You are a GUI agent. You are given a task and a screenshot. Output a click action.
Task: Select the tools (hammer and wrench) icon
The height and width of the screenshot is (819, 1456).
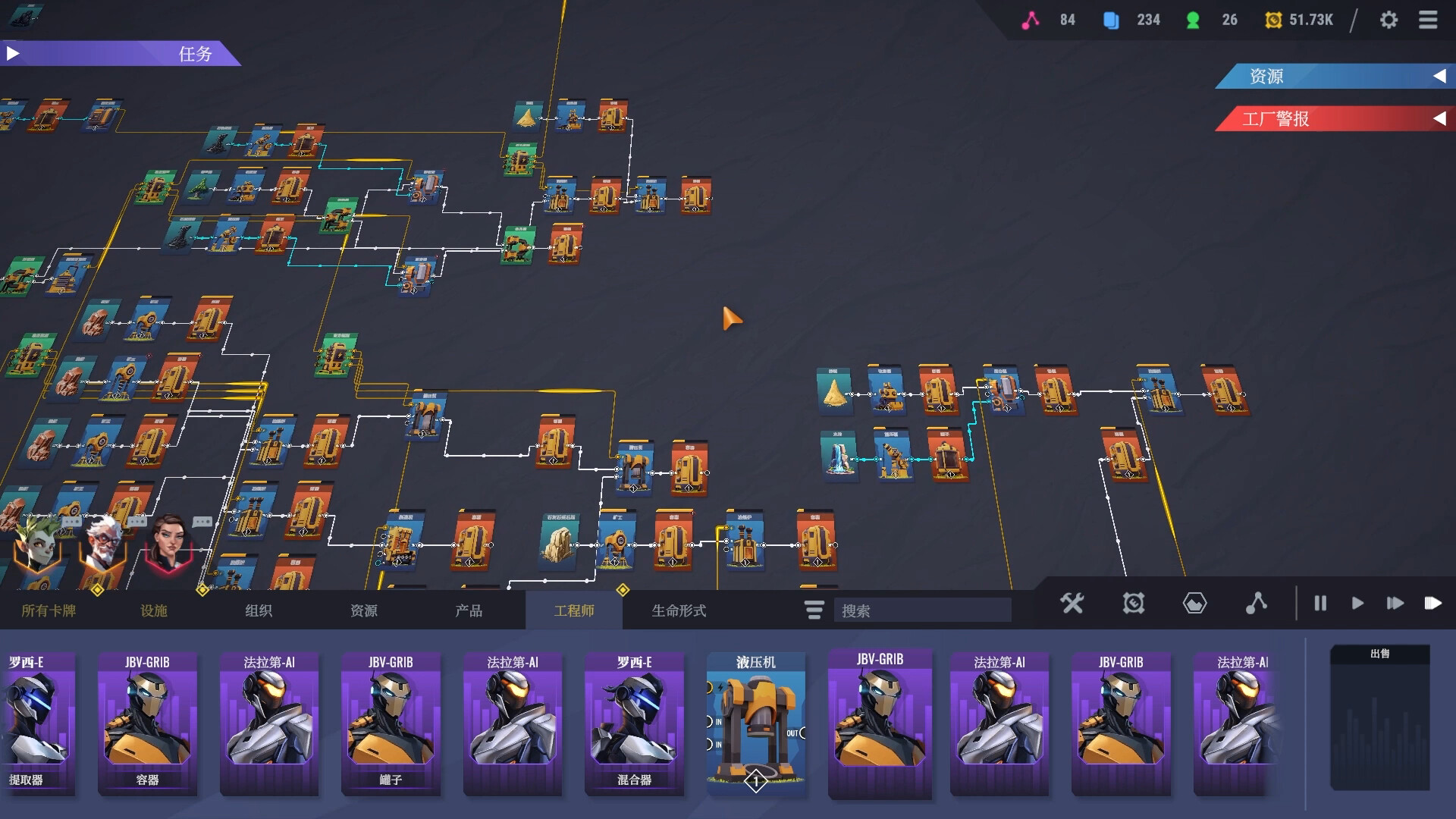coord(1072,604)
